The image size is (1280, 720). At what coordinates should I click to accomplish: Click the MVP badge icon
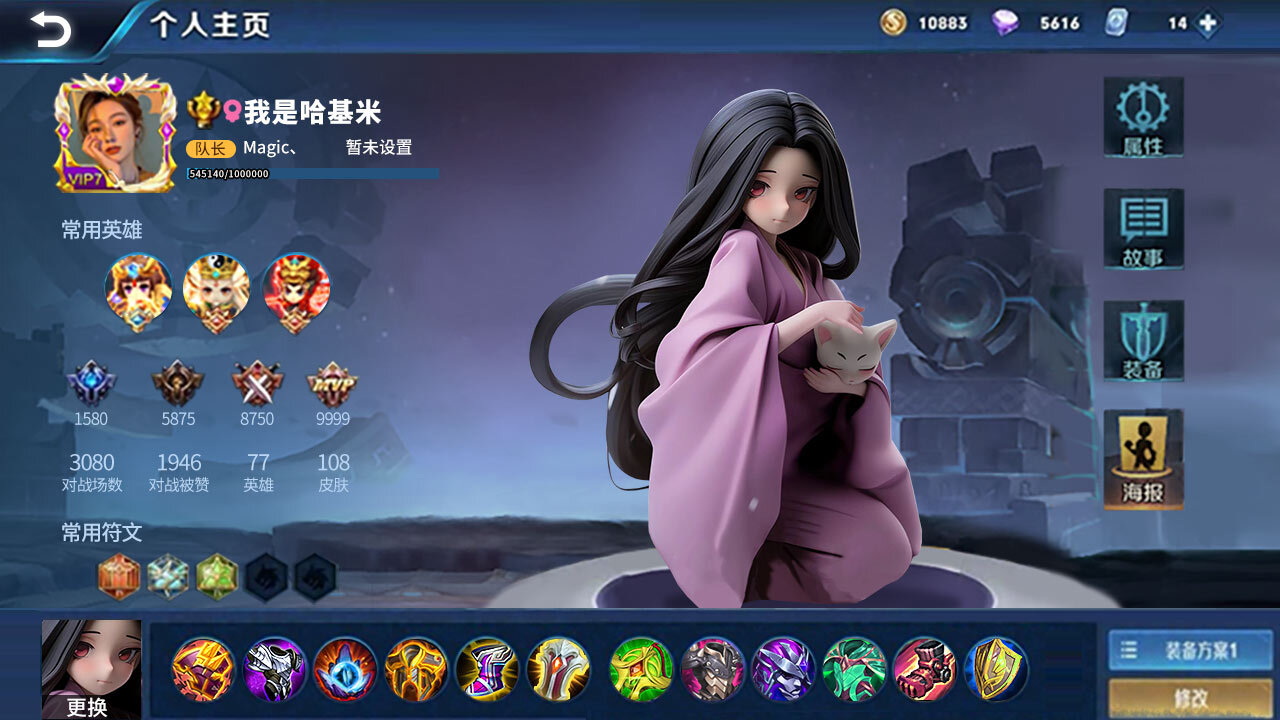pos(332,384)
